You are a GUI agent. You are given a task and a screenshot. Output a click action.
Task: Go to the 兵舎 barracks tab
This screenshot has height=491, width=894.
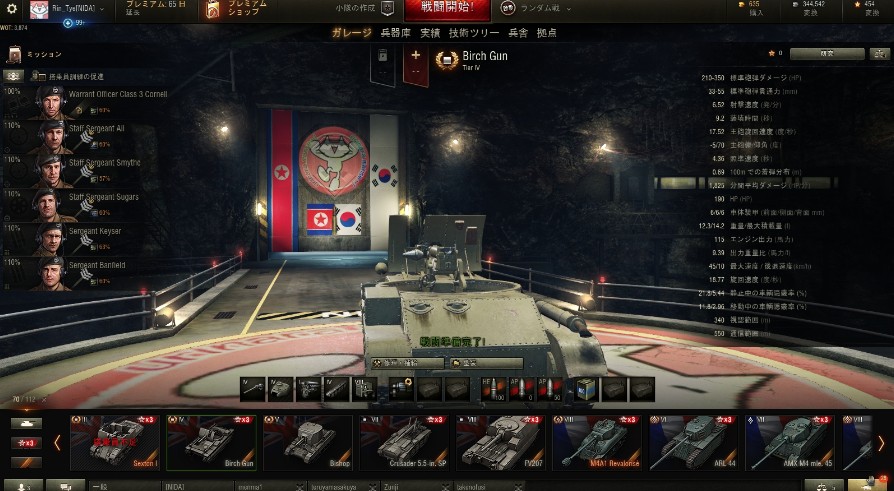point(519,33)
